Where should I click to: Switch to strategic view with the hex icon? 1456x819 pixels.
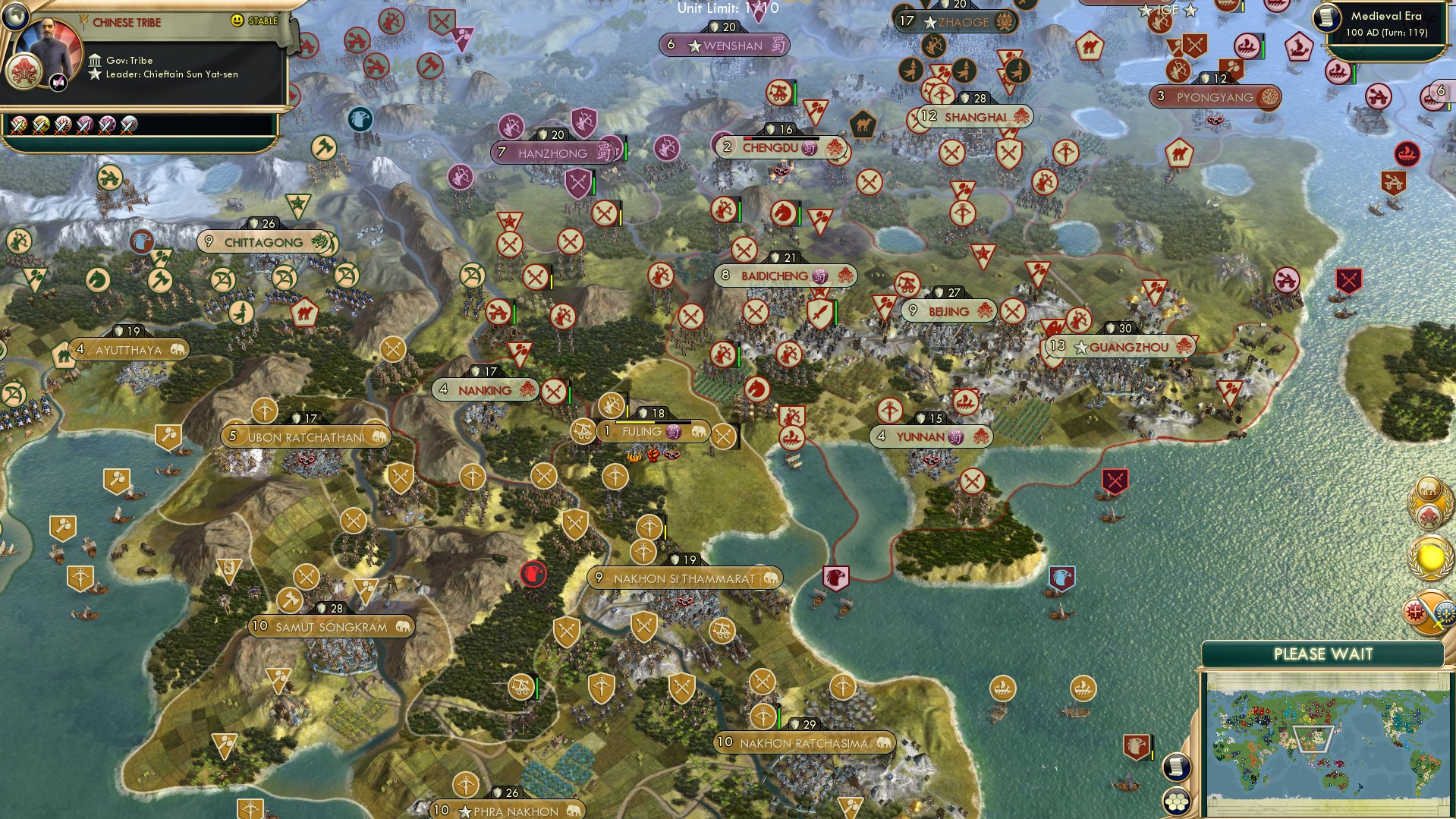[x=1177, y=802]
